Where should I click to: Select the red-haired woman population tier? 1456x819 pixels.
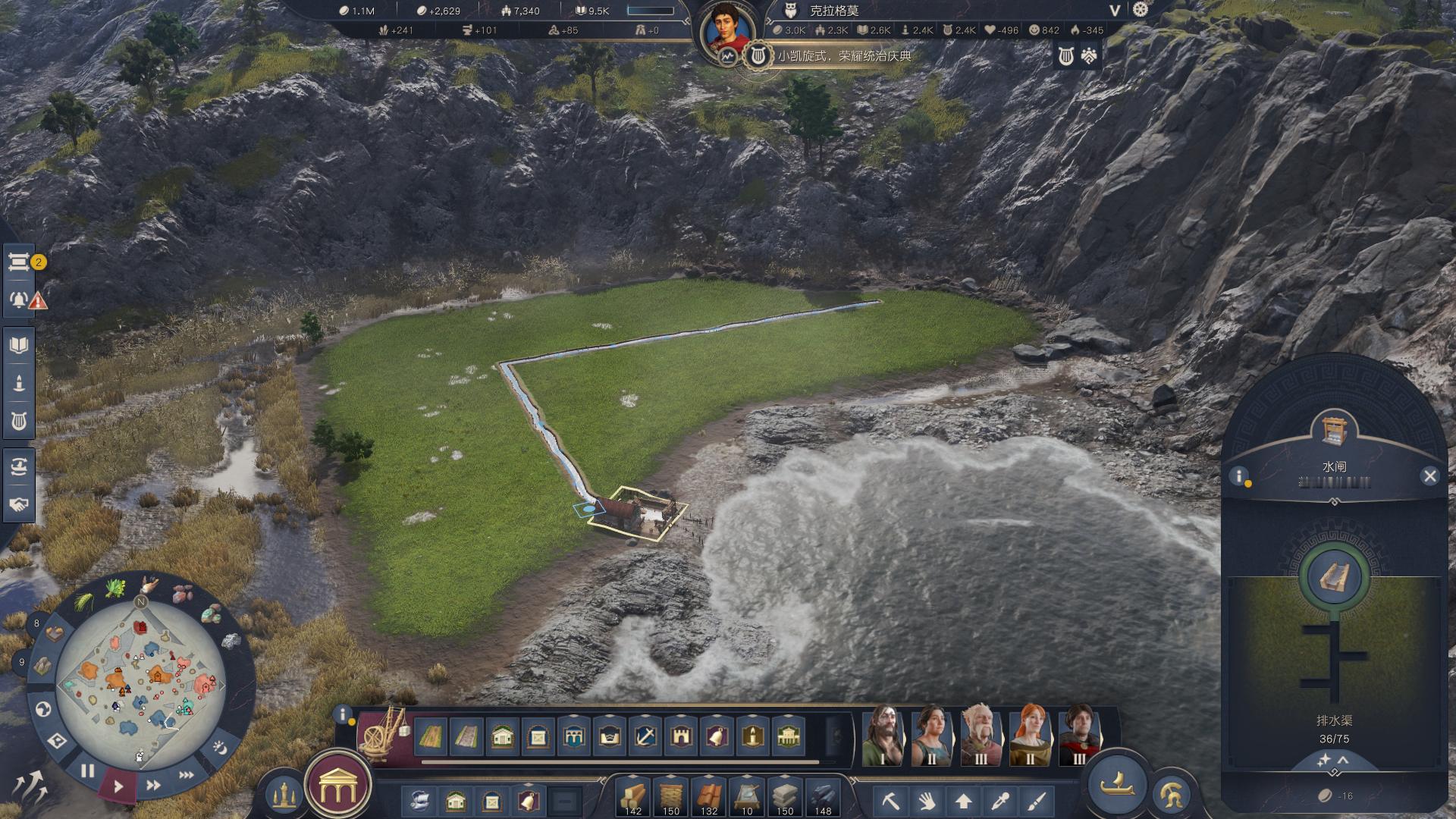pyautogui.click(x=1031, y=734)
